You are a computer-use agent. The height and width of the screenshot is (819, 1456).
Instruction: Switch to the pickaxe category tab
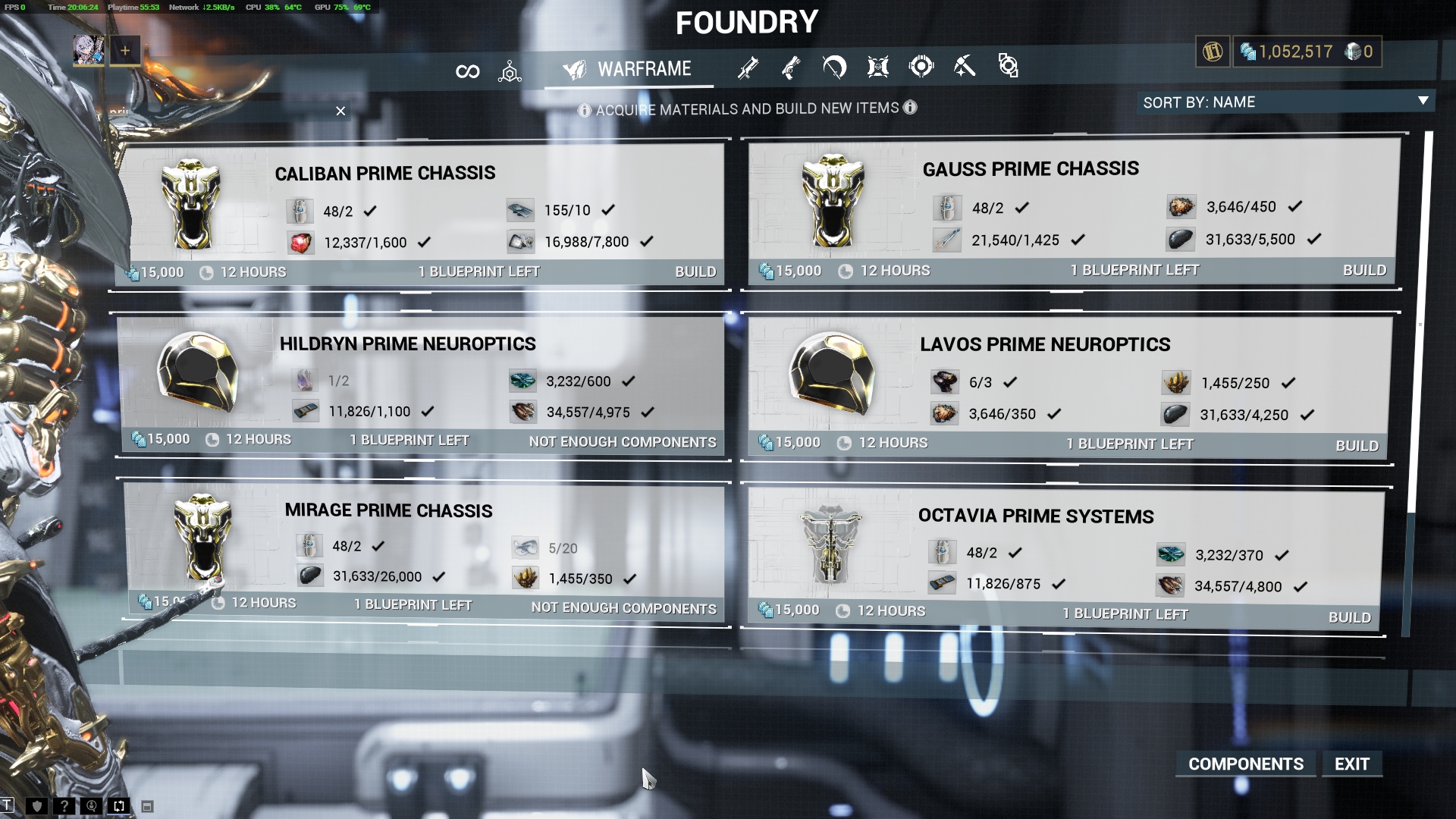point(964,67)
